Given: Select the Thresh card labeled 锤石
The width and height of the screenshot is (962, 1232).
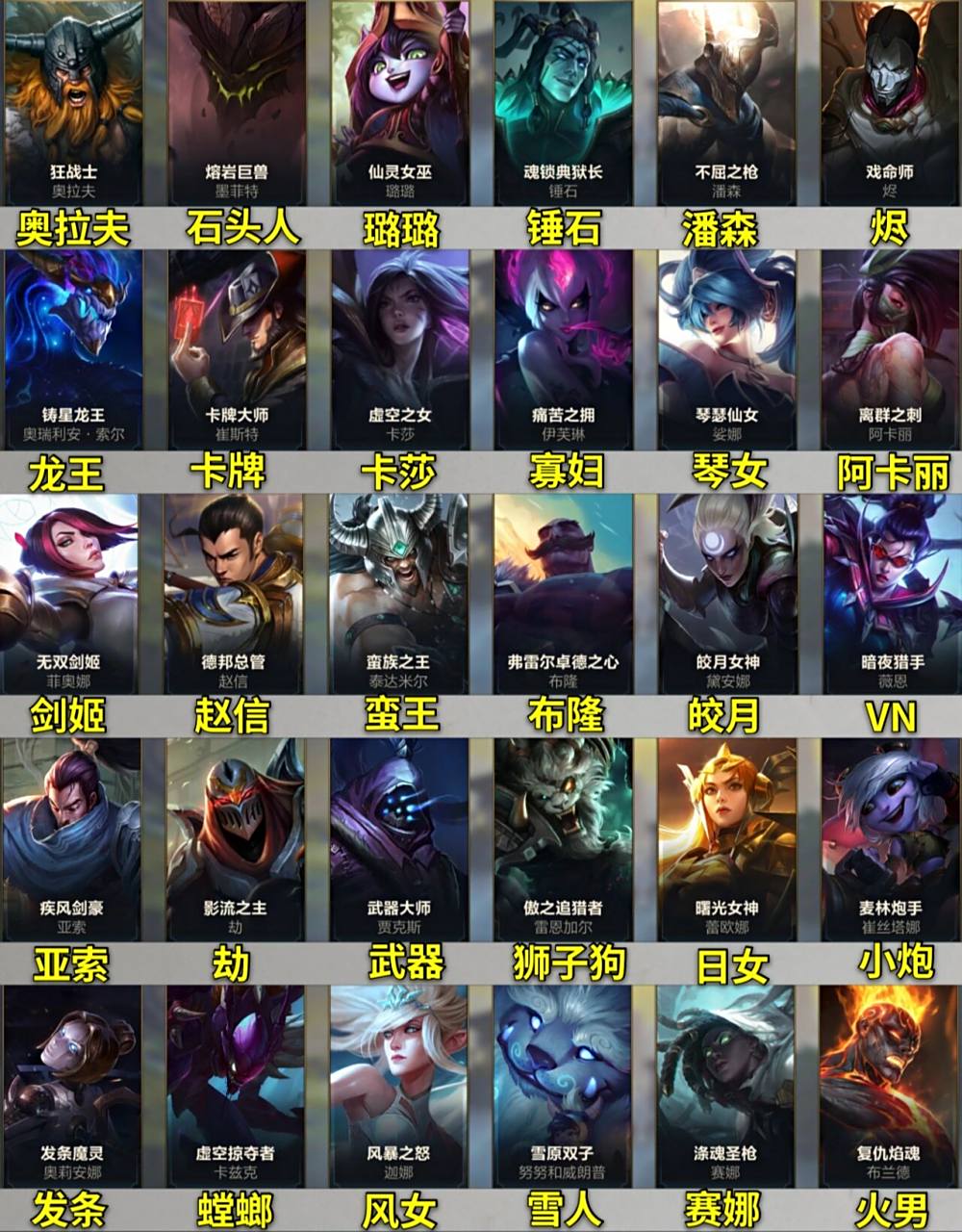Looking at the screenshot, I should [x=563, y=101].
